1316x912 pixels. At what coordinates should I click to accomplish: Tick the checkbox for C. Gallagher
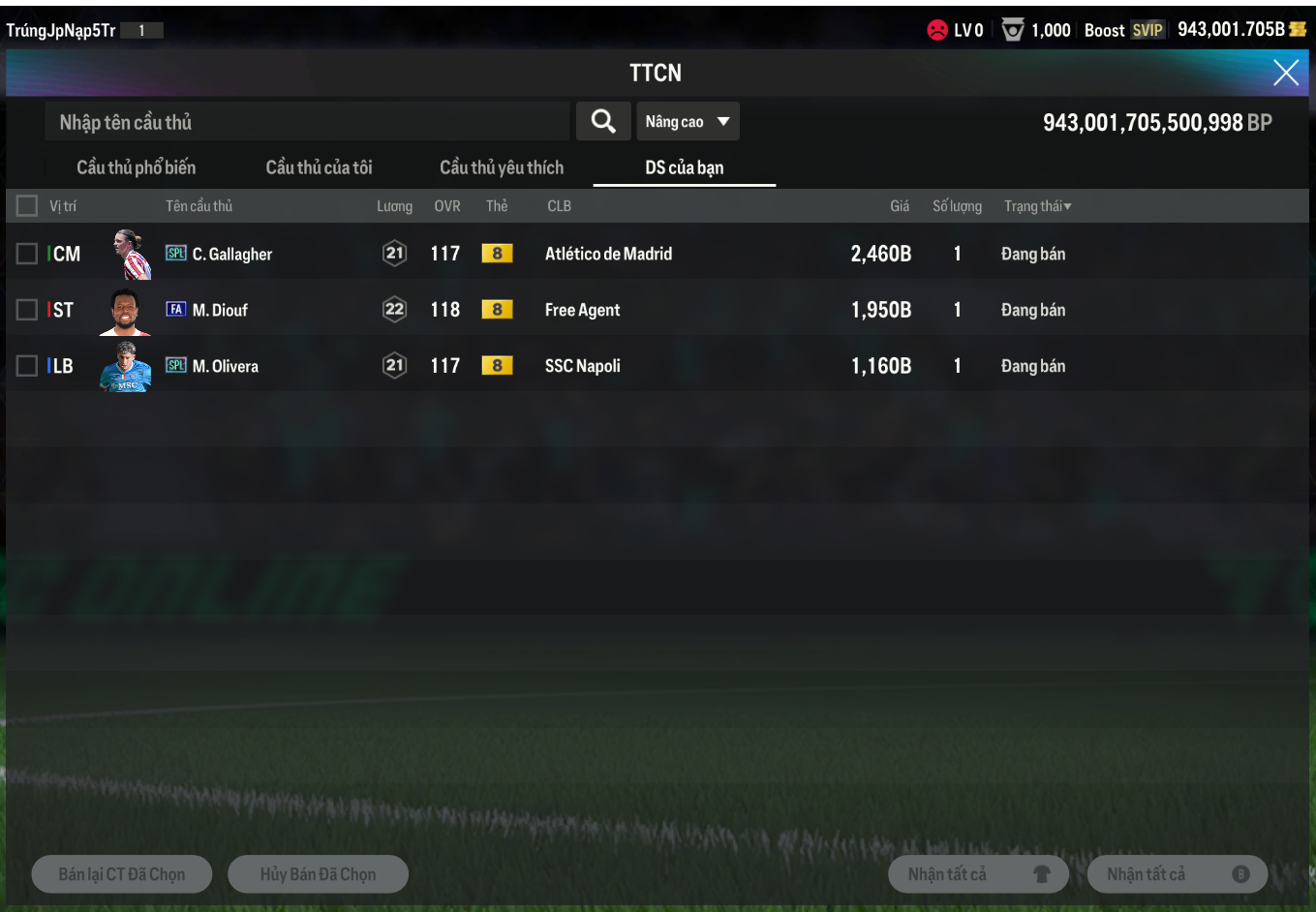pyautogui.click(x=27, y=254)
